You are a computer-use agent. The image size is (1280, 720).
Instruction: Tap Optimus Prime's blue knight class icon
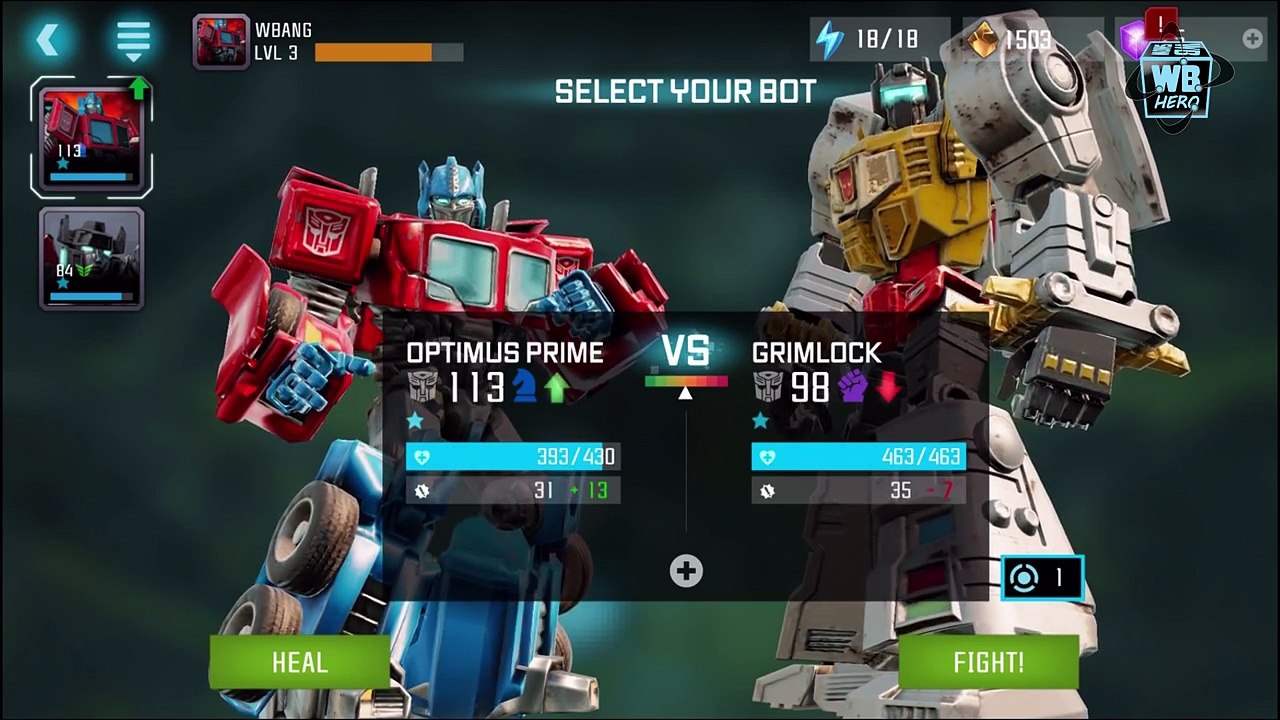tap(525, 387)
